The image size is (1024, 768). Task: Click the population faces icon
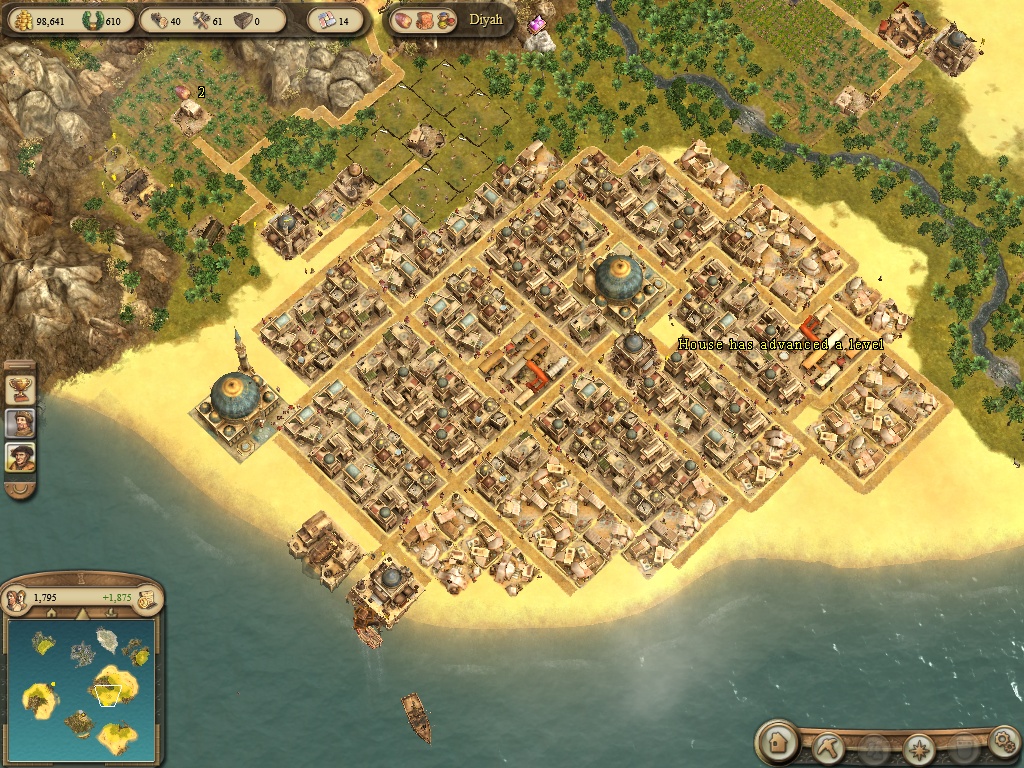[x=16, y=598]
